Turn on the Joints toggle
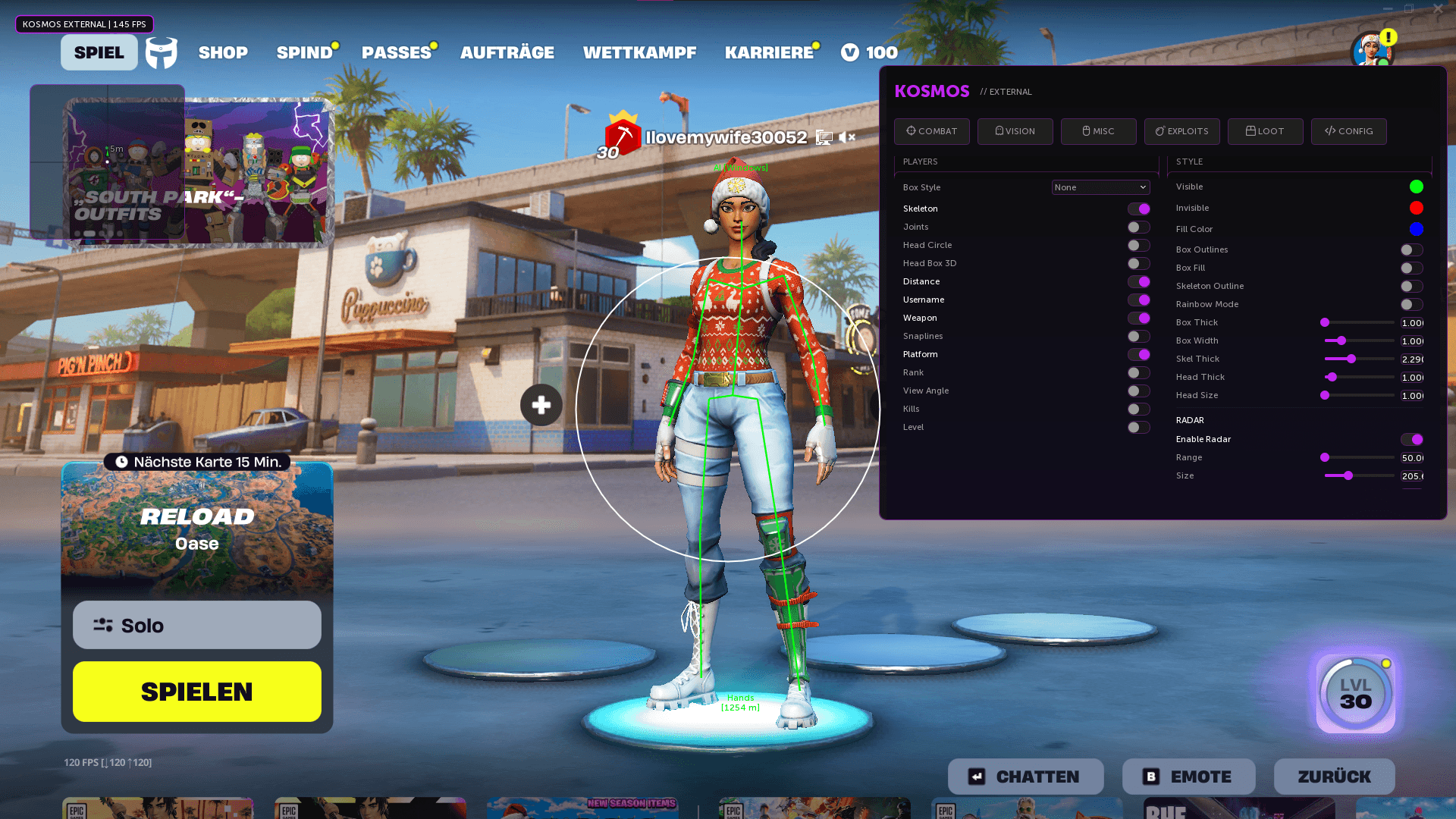The width and height of the screenshot is (1456, 819). (x=1138, y=227)
